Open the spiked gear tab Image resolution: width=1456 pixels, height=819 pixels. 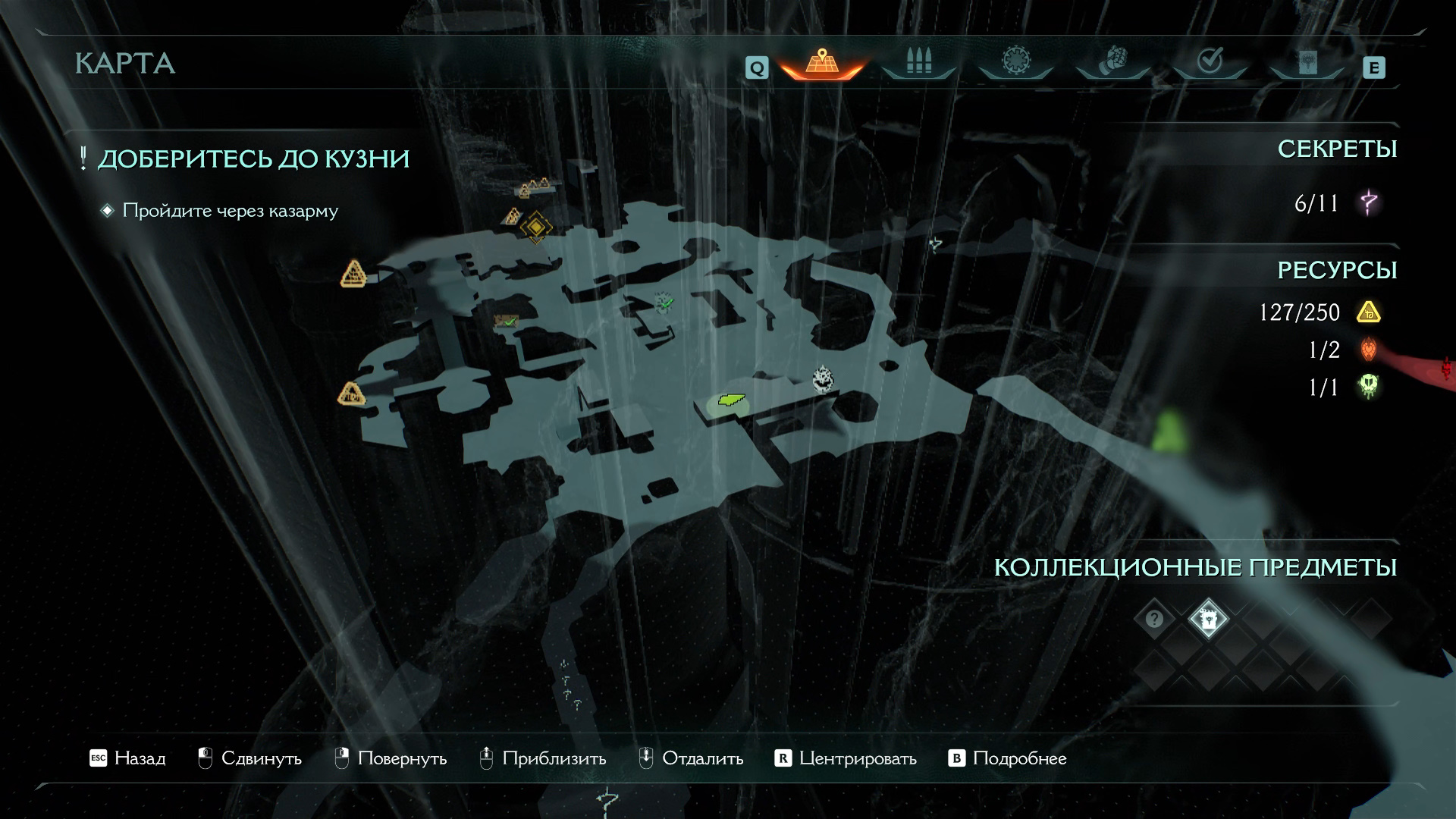coord(1015,62)
